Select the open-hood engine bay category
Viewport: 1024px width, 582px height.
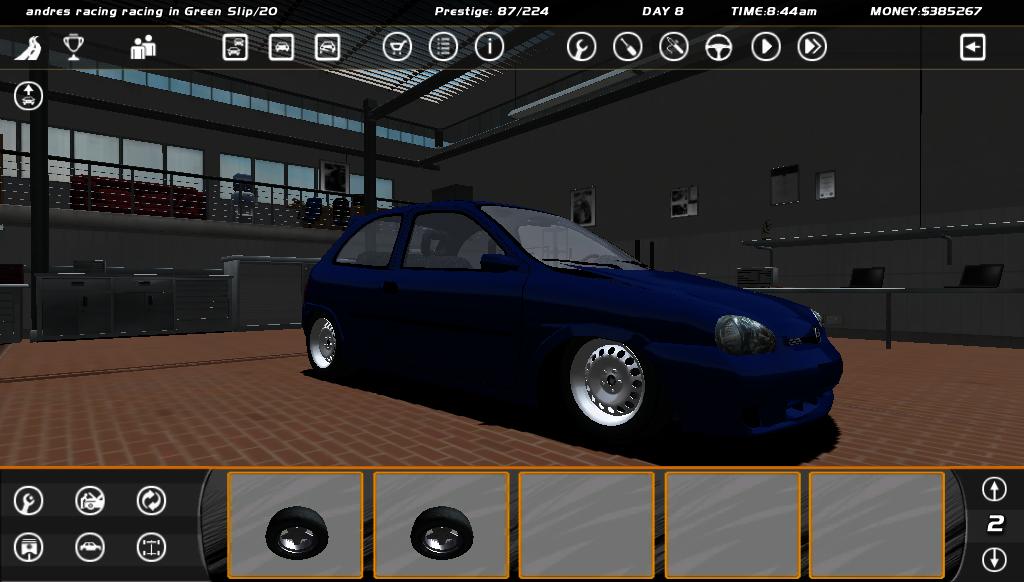[90, 500]
